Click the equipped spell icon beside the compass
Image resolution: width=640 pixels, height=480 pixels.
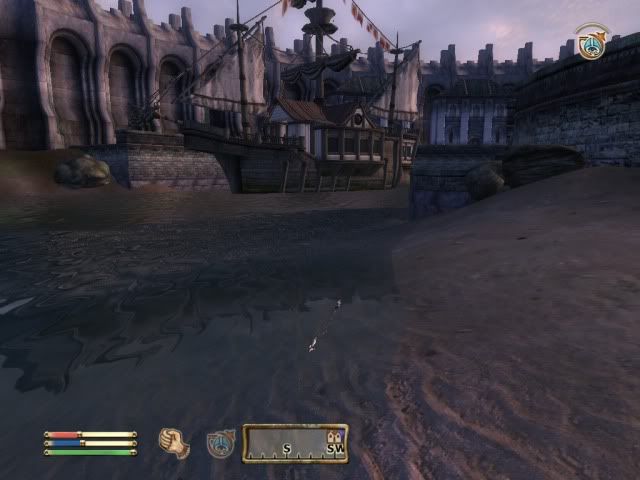click(221, 443)
